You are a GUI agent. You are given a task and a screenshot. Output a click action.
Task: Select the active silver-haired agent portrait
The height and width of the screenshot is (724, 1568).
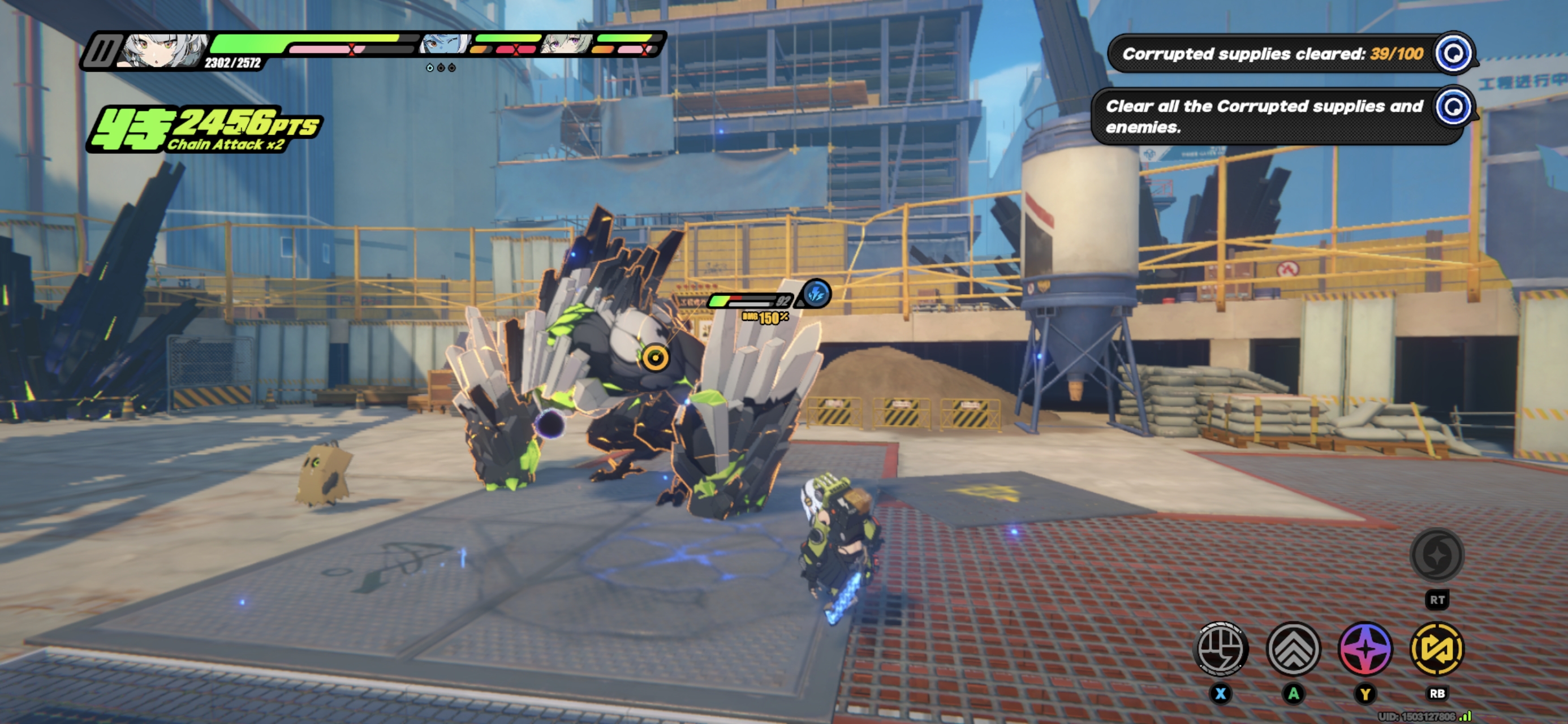point(163,50)
